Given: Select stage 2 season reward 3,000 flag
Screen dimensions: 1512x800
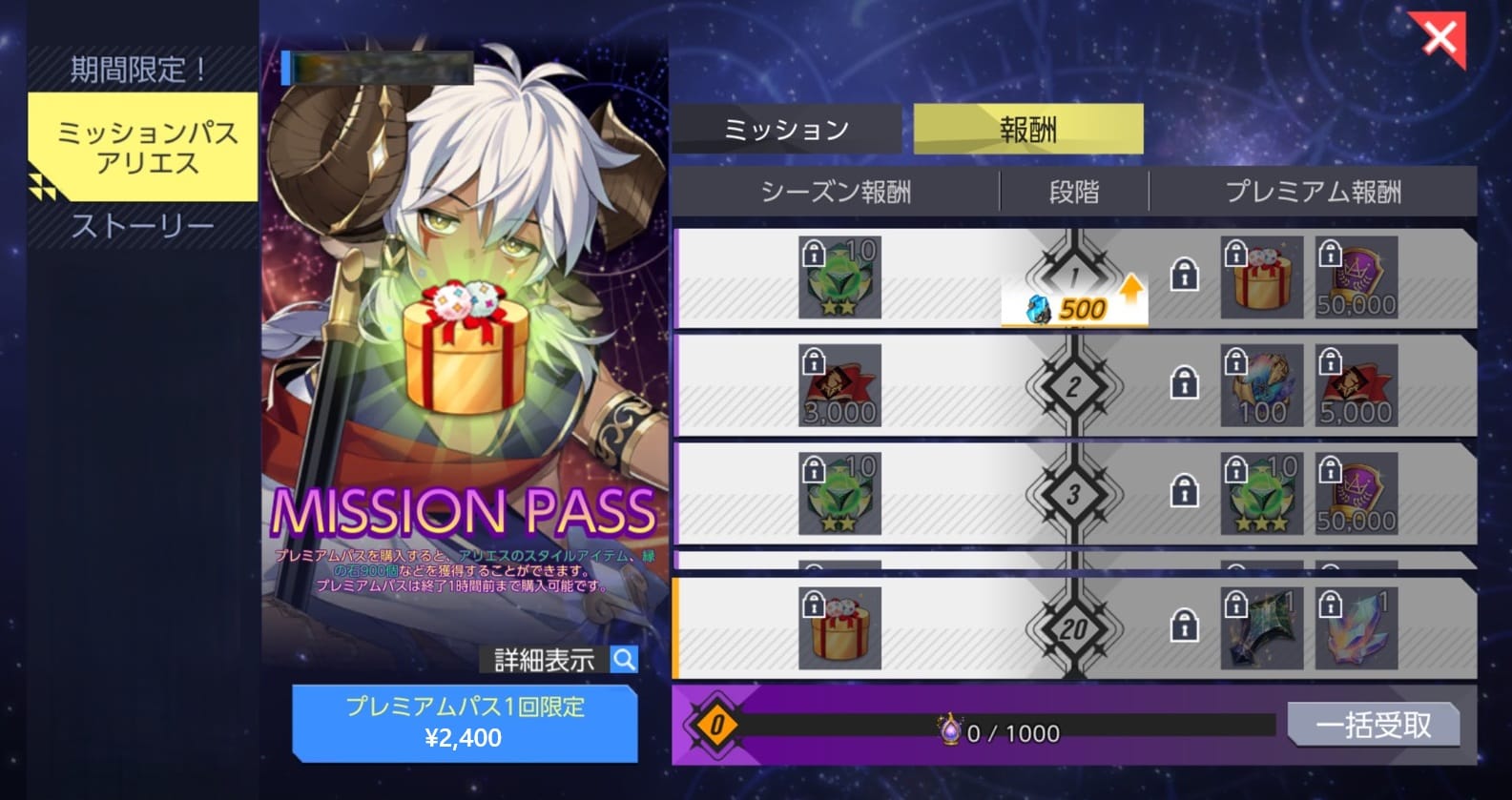Looking at the screenshot, I should (839, 385).
